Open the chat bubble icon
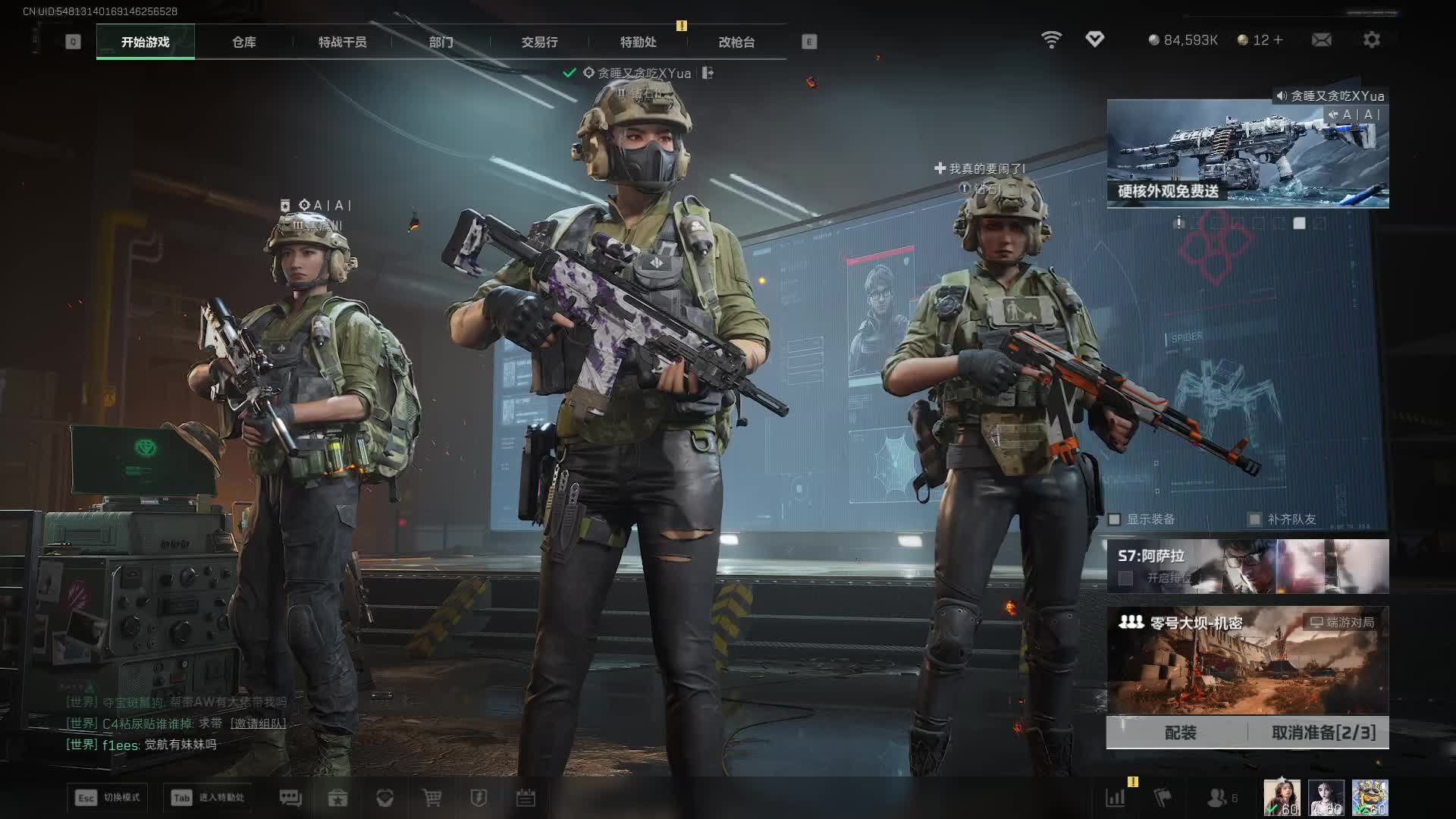This screenshot has height=819, width=1456. tap(290, 798)
